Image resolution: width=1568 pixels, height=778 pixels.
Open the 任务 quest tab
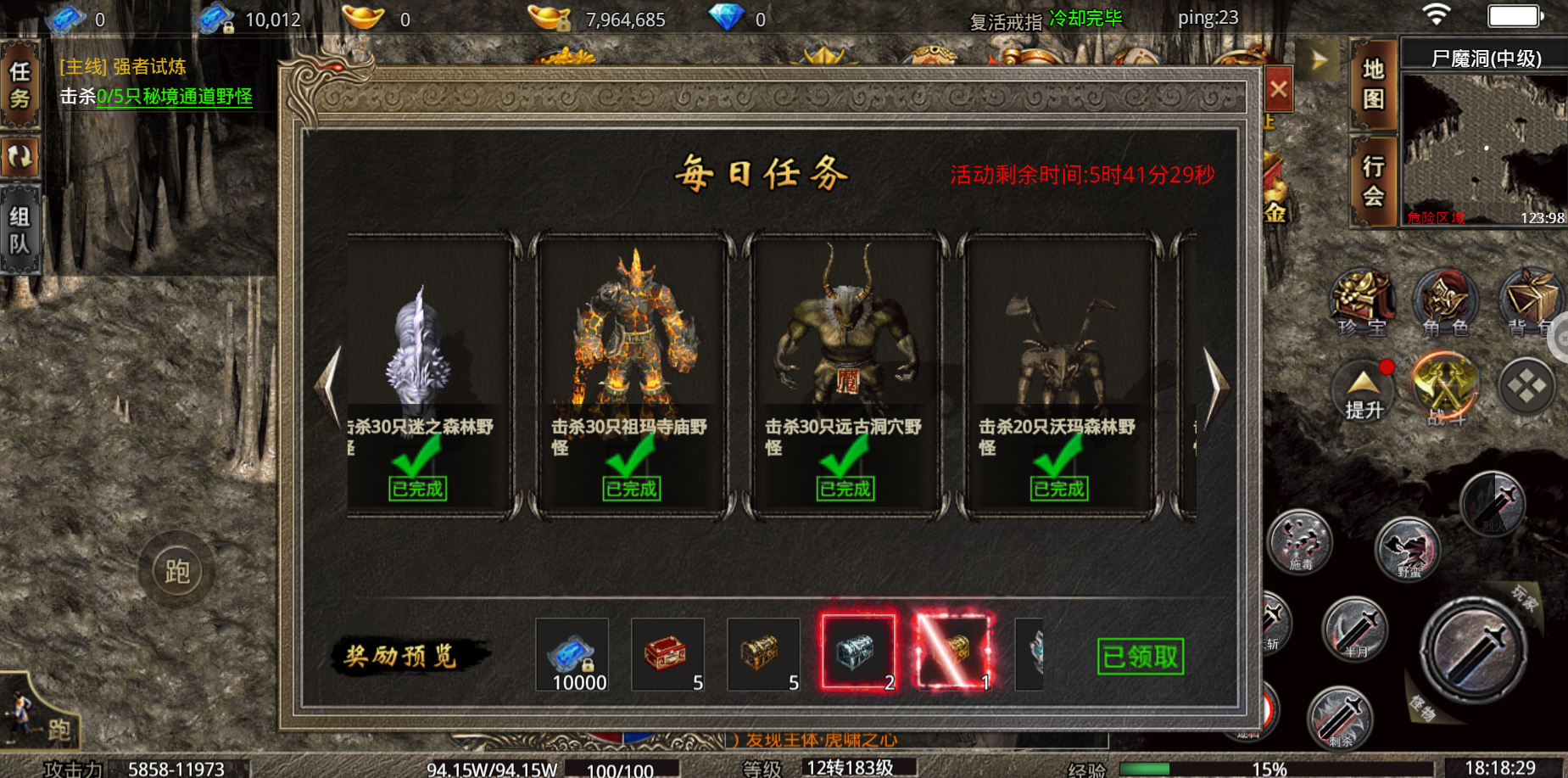tap(20, 85)
